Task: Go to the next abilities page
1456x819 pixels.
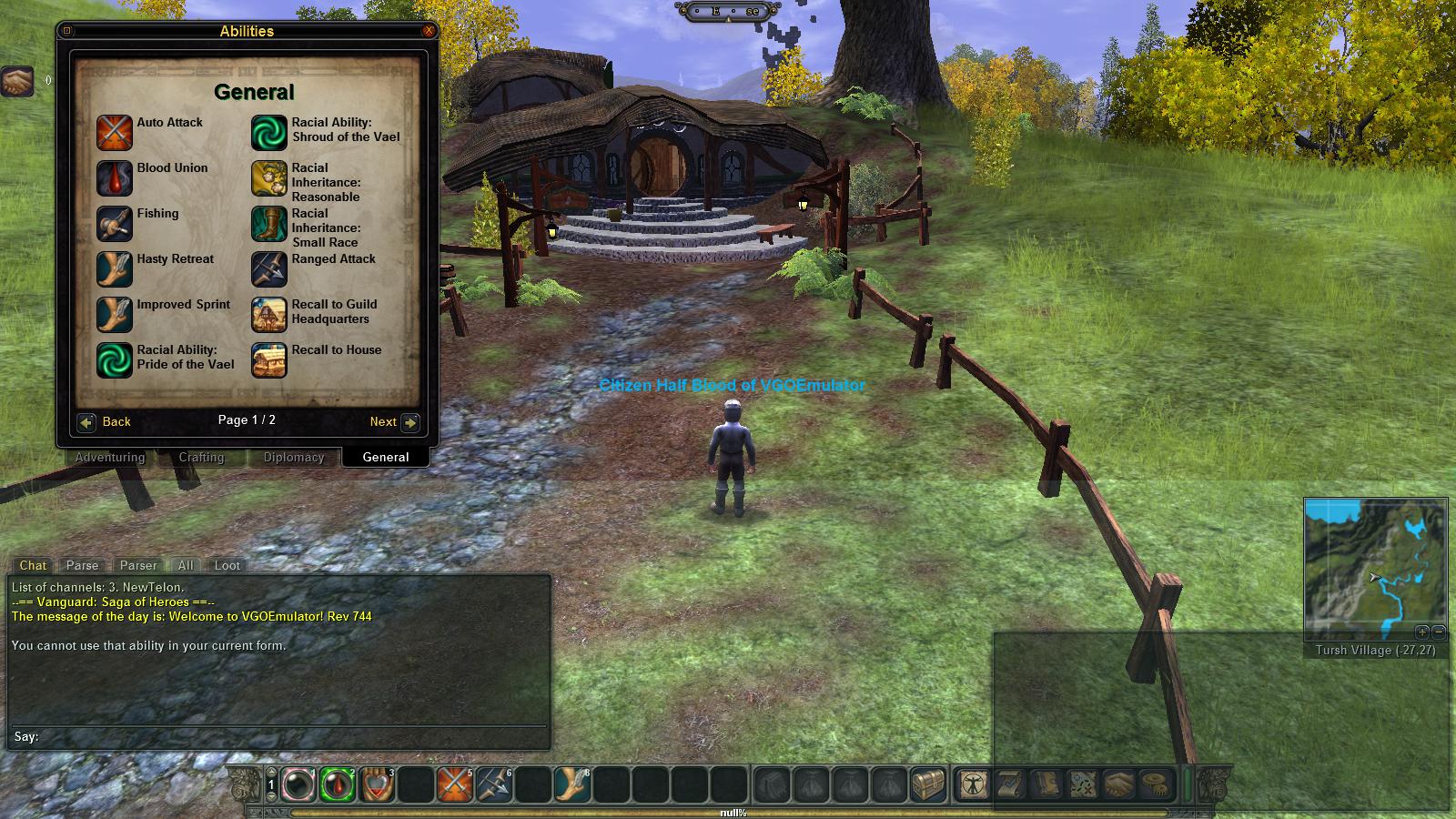Action: pyautogui.click(x=409, y=422)
